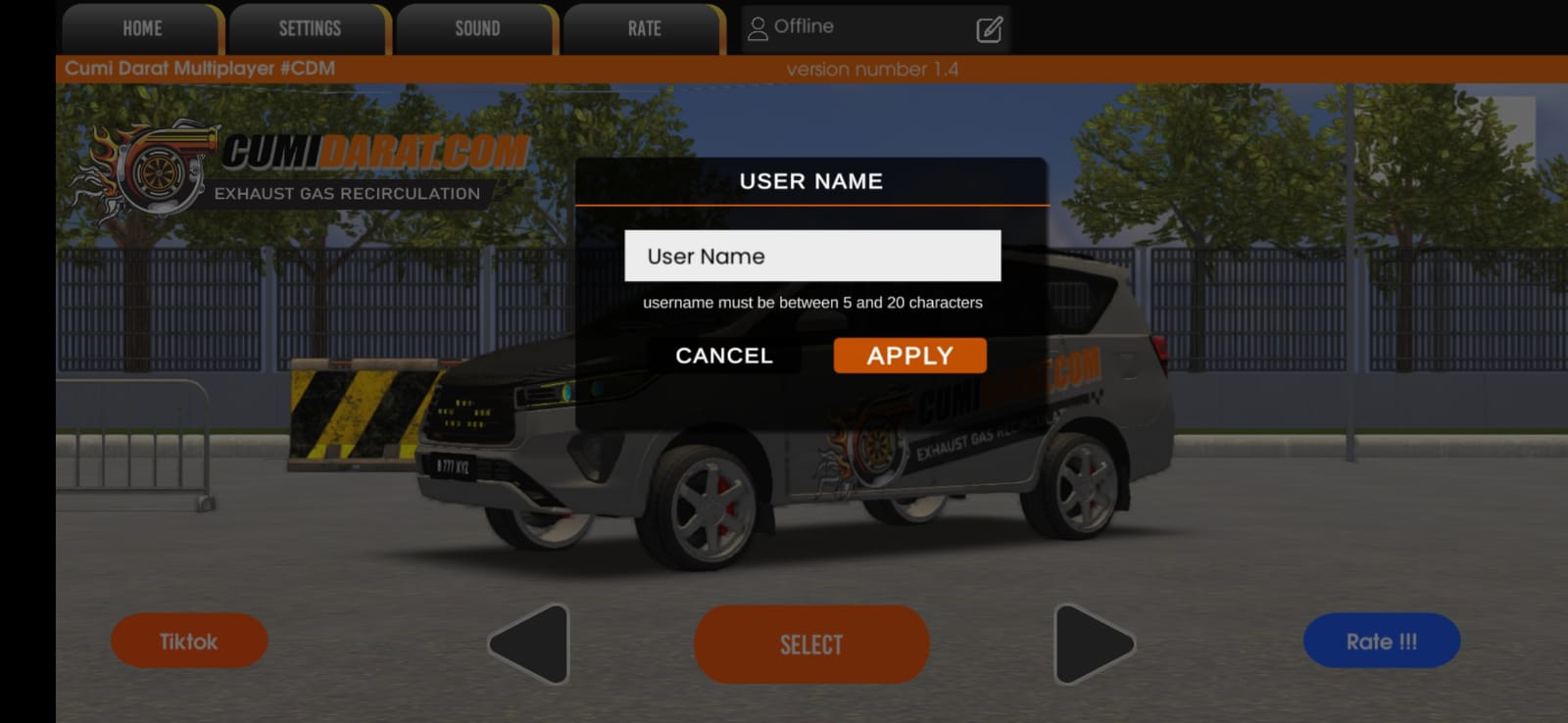The width and height of the screenshot is (1568, 723).
Task: Switch to the RATE tab
Action: (x=642, y=27)
